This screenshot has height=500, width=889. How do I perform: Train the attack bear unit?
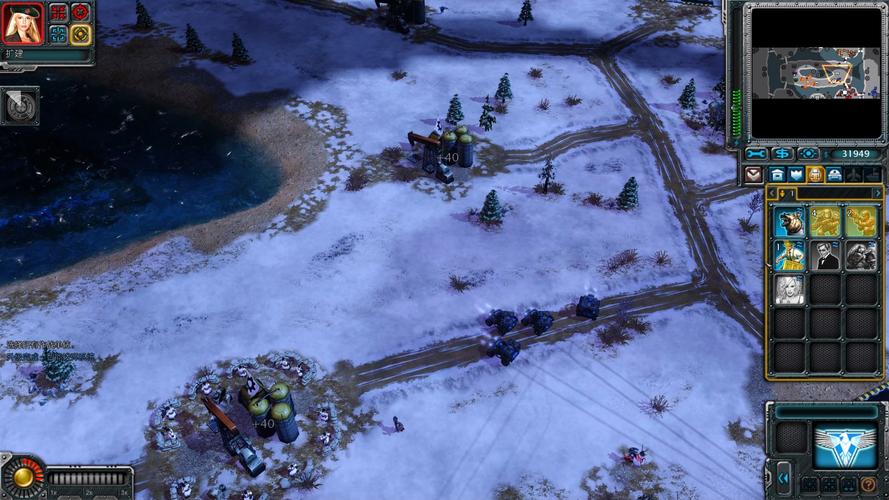pos(789,221)
